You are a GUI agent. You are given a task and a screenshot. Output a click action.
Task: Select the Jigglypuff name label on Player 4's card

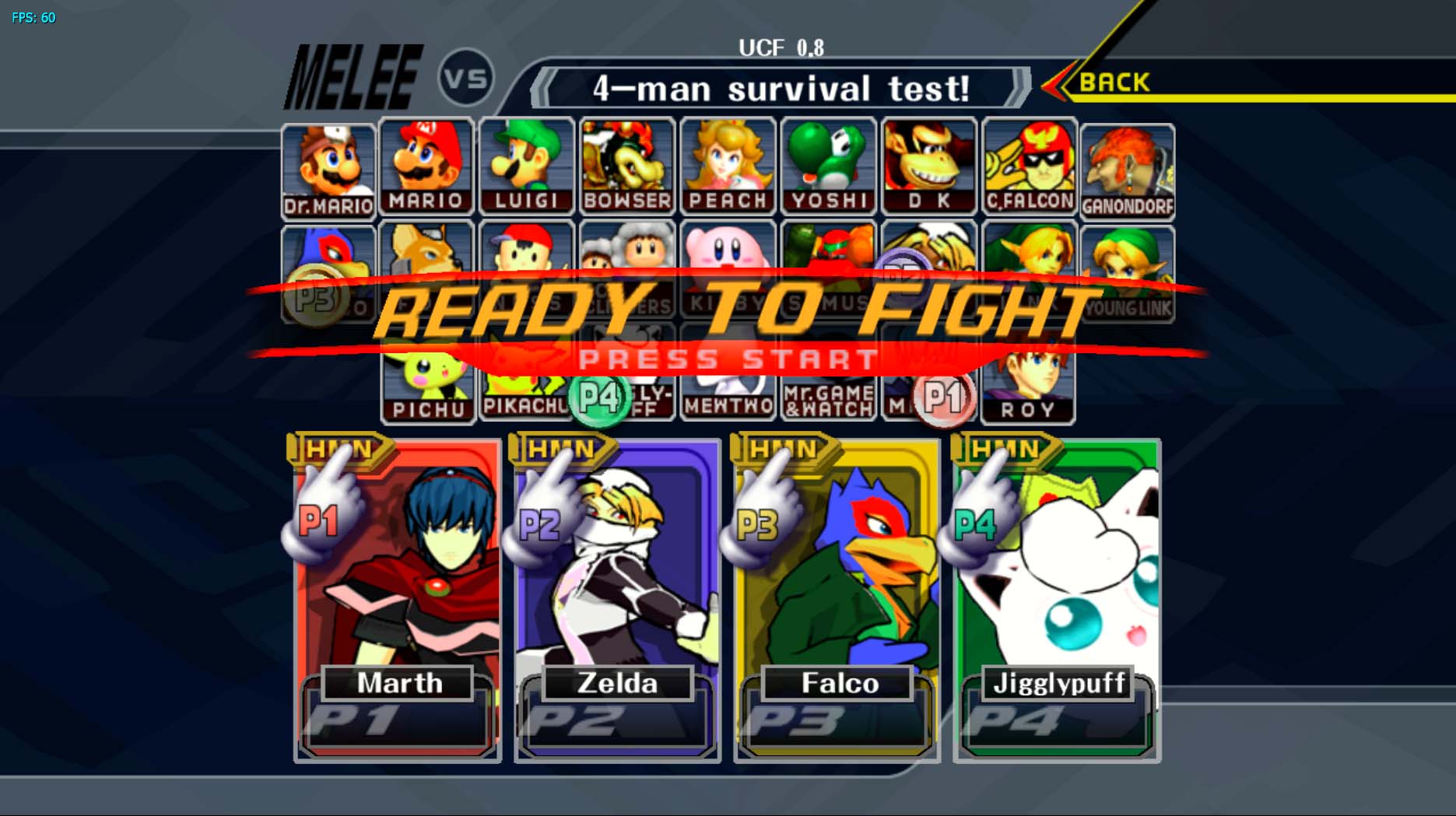pos(1057,685)
